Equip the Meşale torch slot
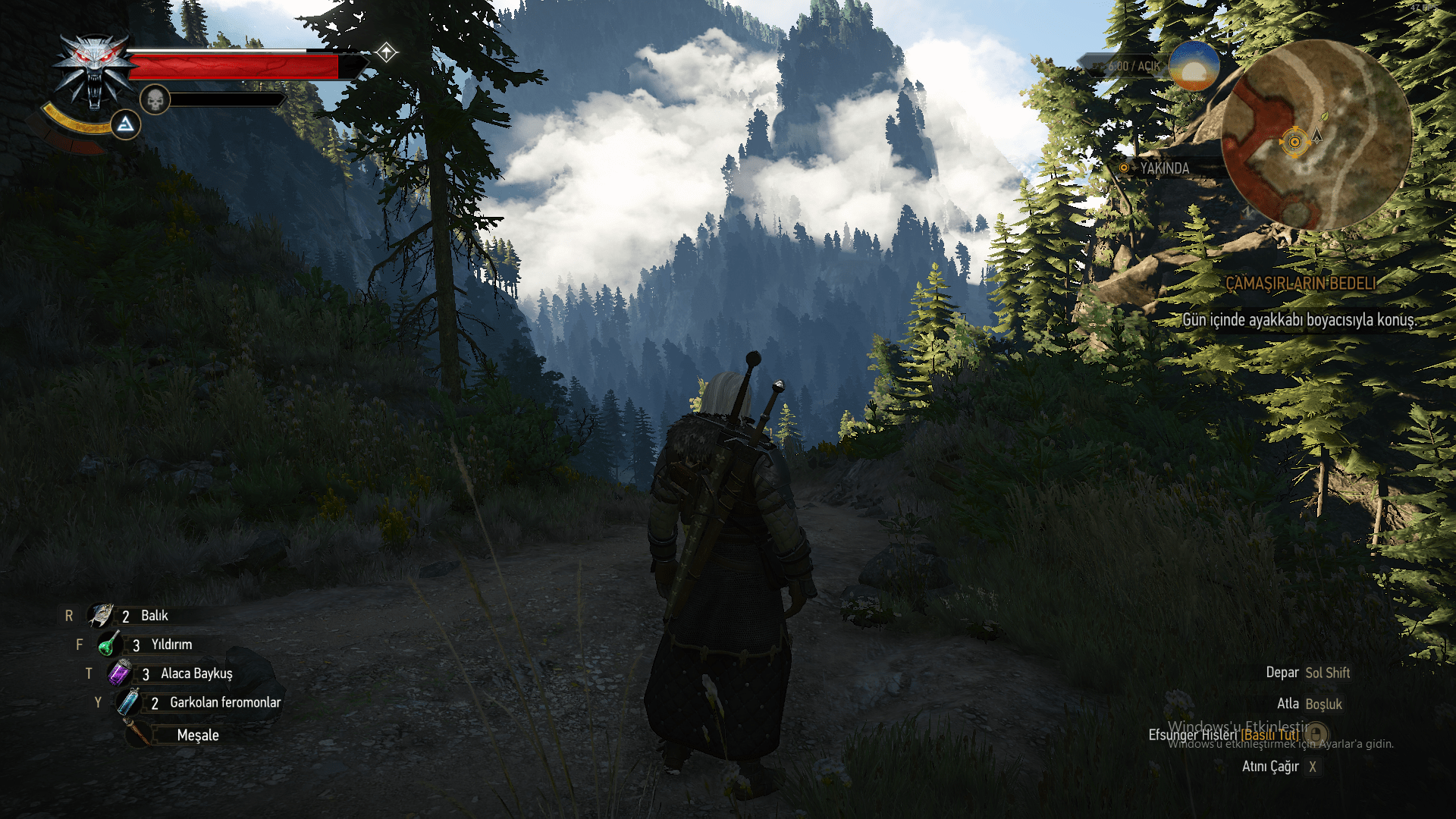Image resolution: width=1456 pixels, height=819 pixels. pos(139,734)
